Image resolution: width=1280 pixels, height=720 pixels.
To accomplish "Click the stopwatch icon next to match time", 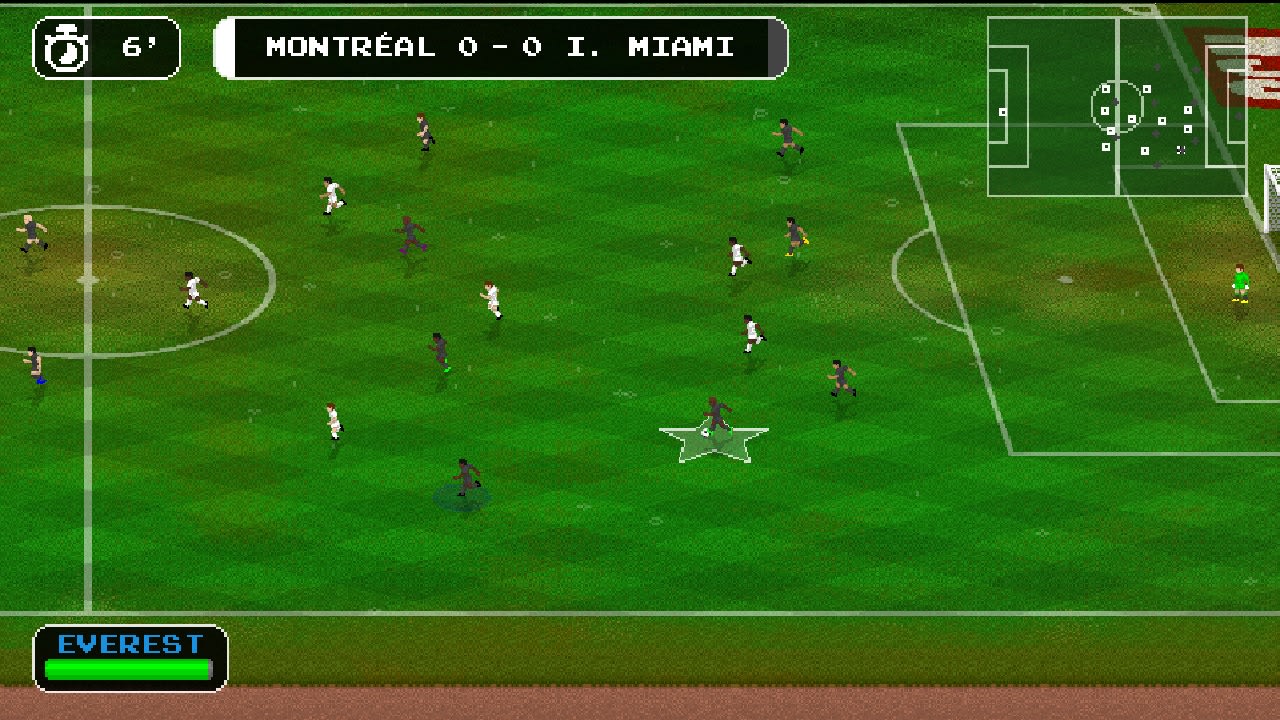I will point(64,44).
